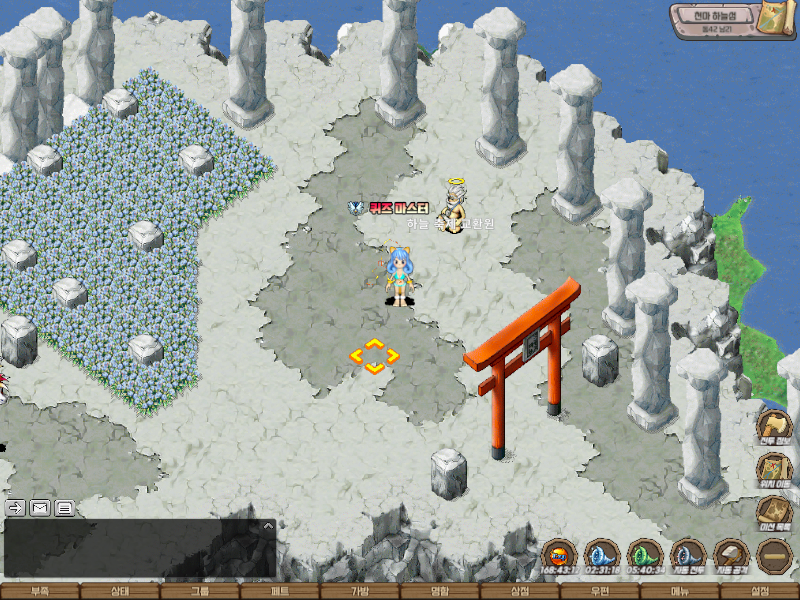Open the 부족 (tribe) menu

coord(40,591)
